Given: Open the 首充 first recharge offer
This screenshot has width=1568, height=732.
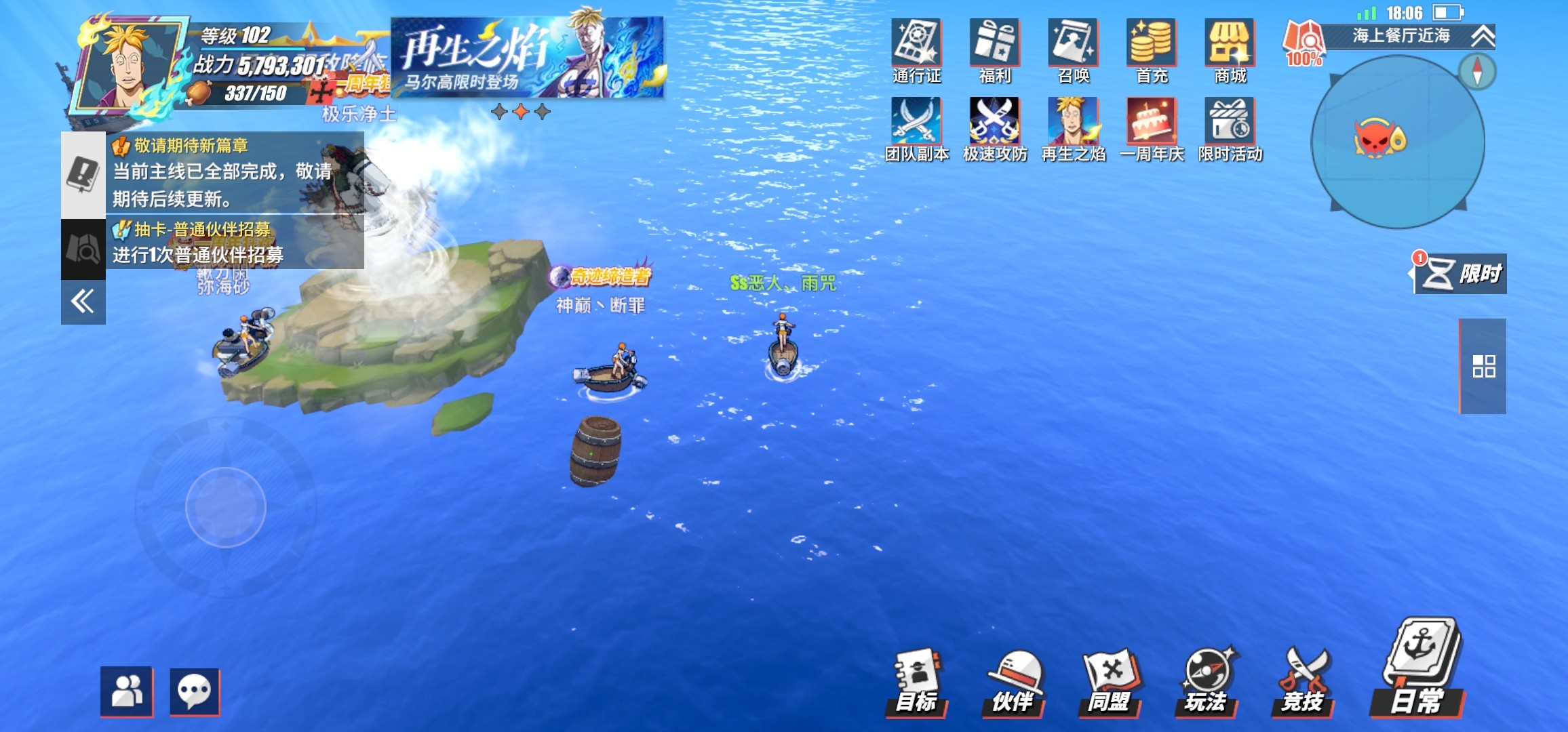Looking at the screenshot, I should (1152, 51).
